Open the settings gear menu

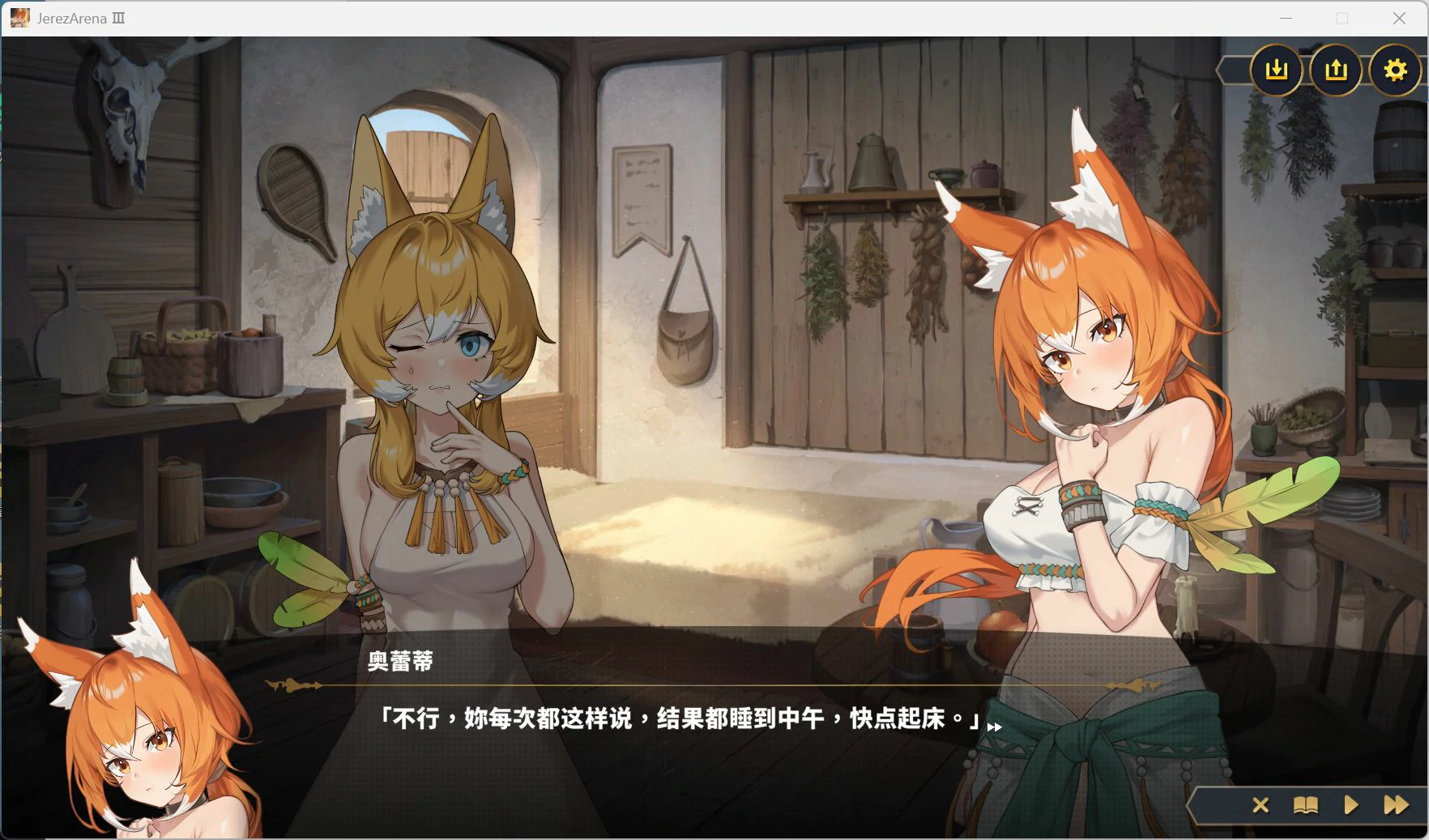point(1396,71)
